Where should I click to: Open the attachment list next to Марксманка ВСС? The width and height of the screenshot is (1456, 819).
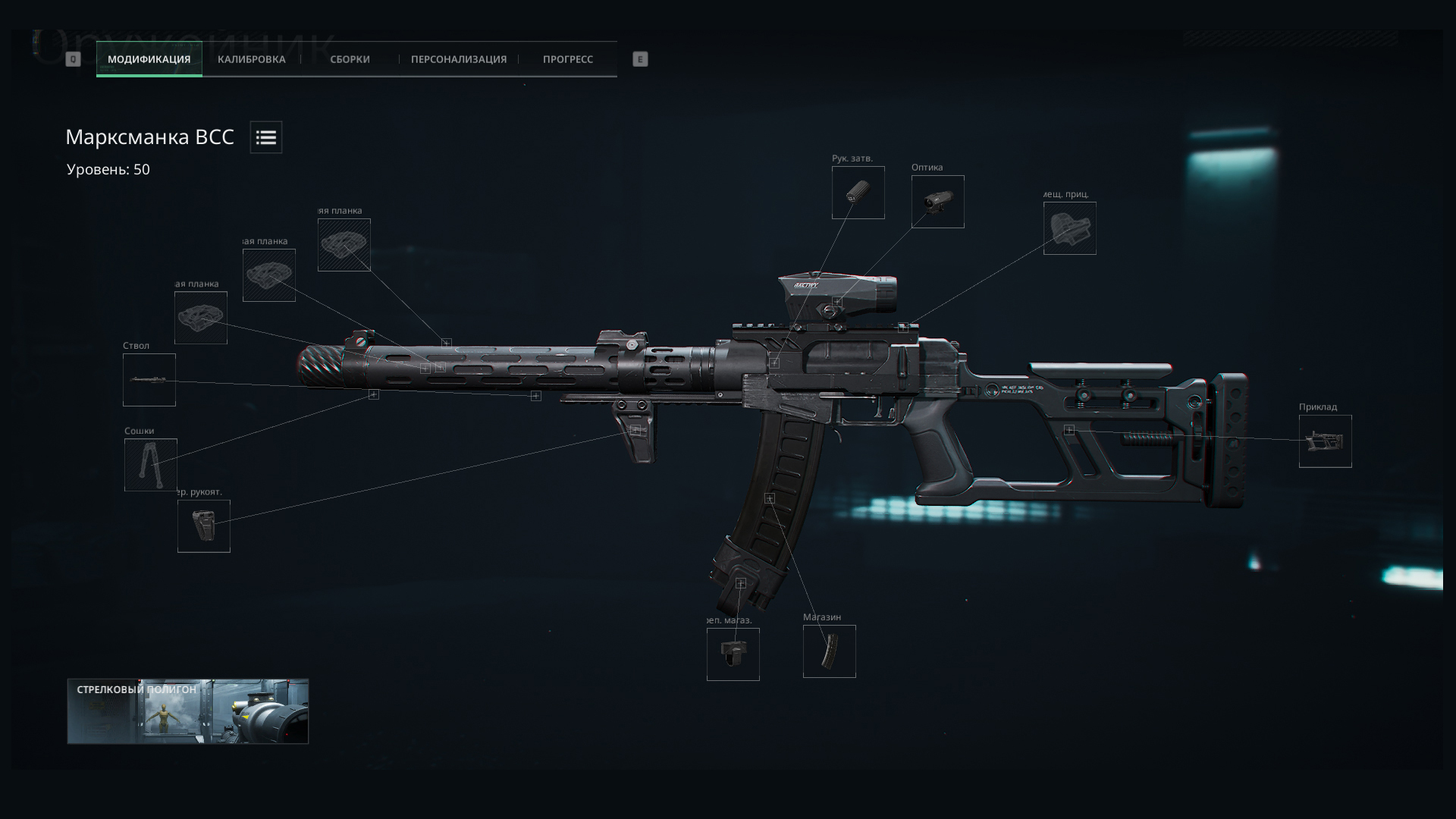[x=266, y=137]
